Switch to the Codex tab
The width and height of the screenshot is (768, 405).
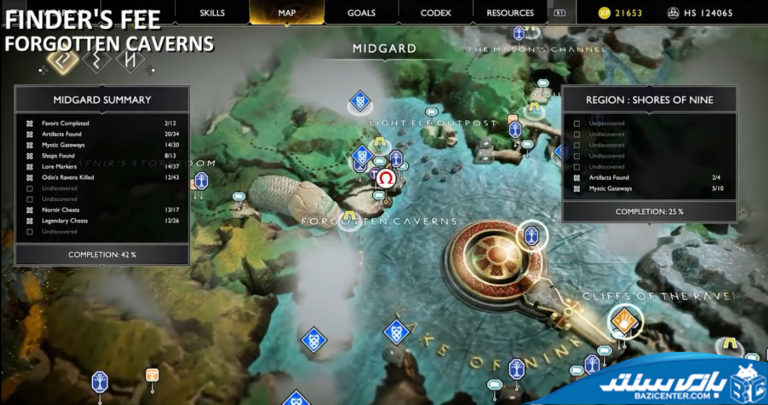(x=435, y=13)
